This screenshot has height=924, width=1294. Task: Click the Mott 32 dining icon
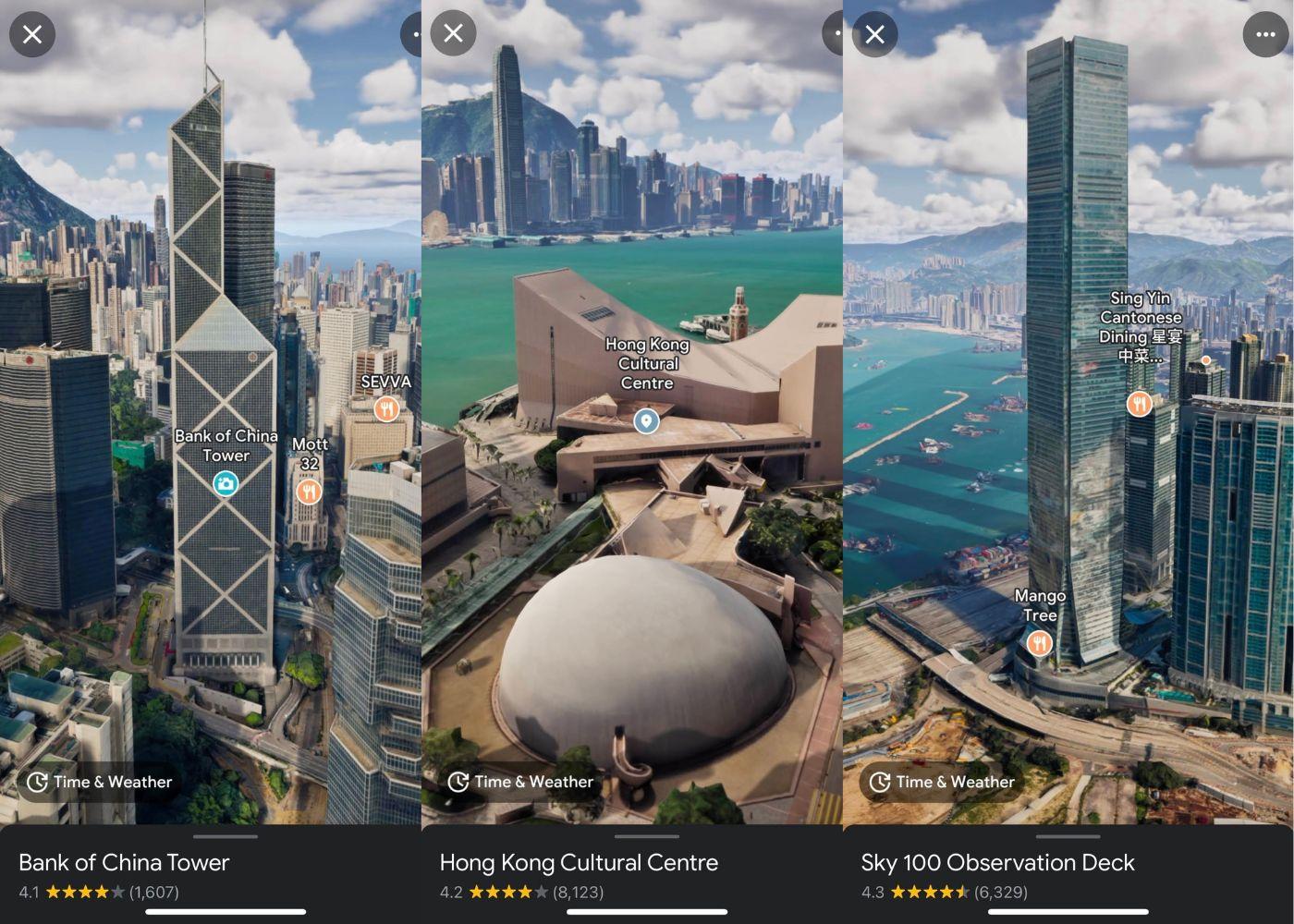coord(307,491)
